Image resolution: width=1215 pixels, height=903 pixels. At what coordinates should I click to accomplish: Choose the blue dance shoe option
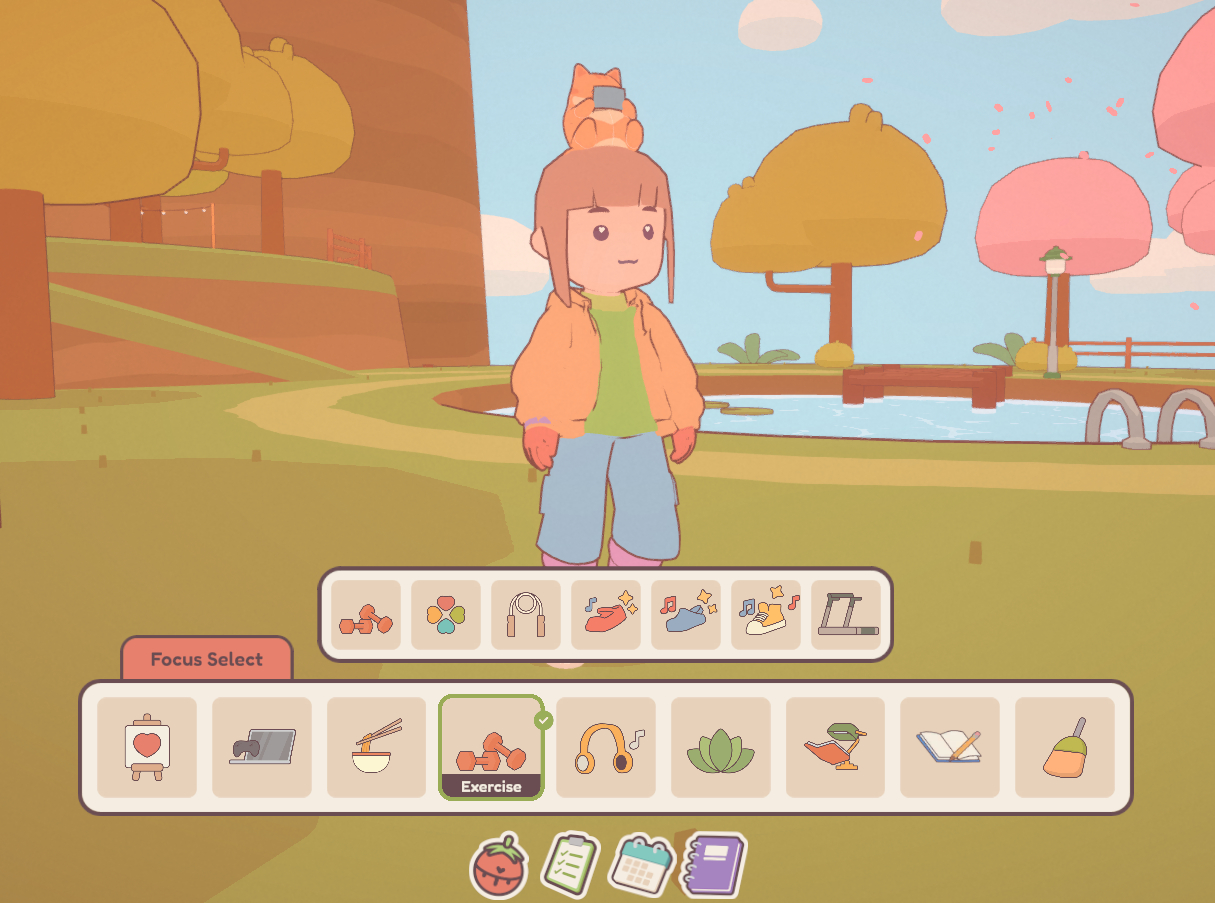(686, 615)
